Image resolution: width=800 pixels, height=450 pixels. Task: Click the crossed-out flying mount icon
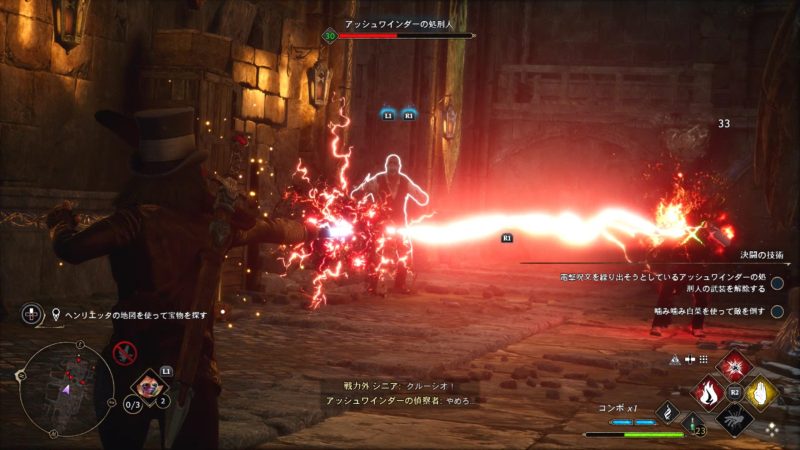click(124, 352)
